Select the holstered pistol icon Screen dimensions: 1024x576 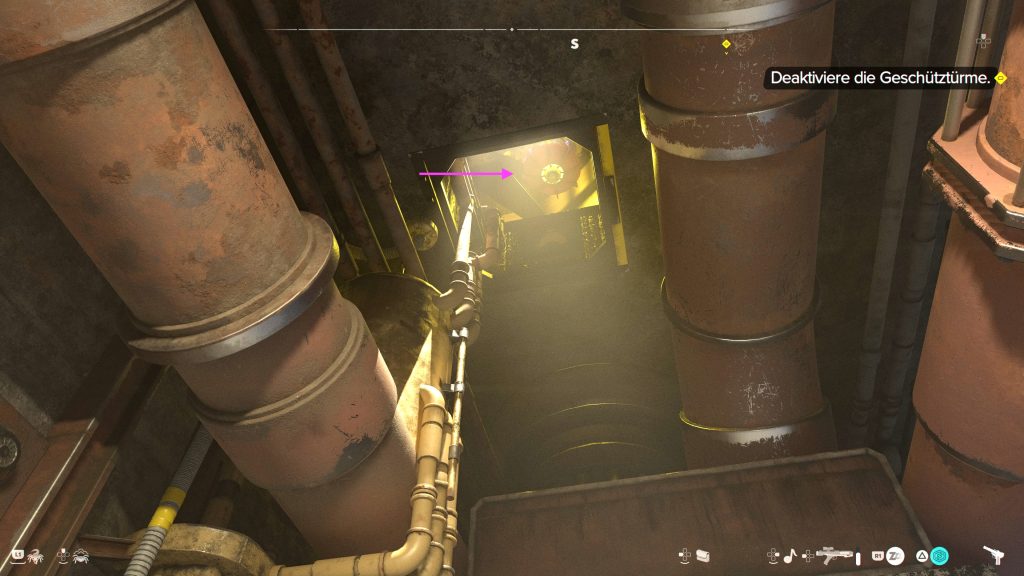pos(993,554)
